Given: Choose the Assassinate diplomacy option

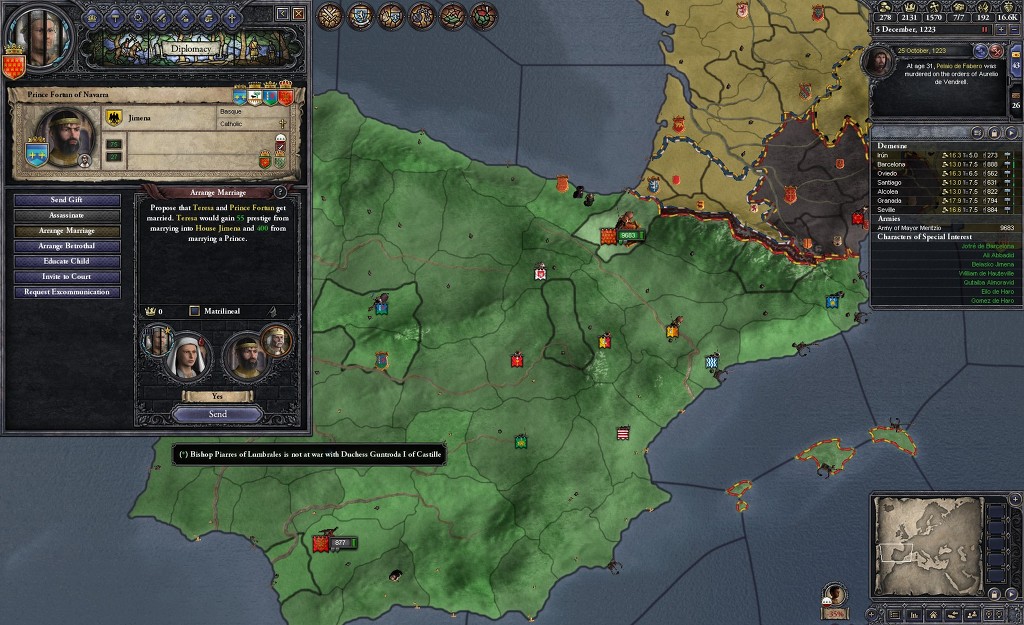Looking at the screenshot, I should pyautogui.click(x=67, y=215).
